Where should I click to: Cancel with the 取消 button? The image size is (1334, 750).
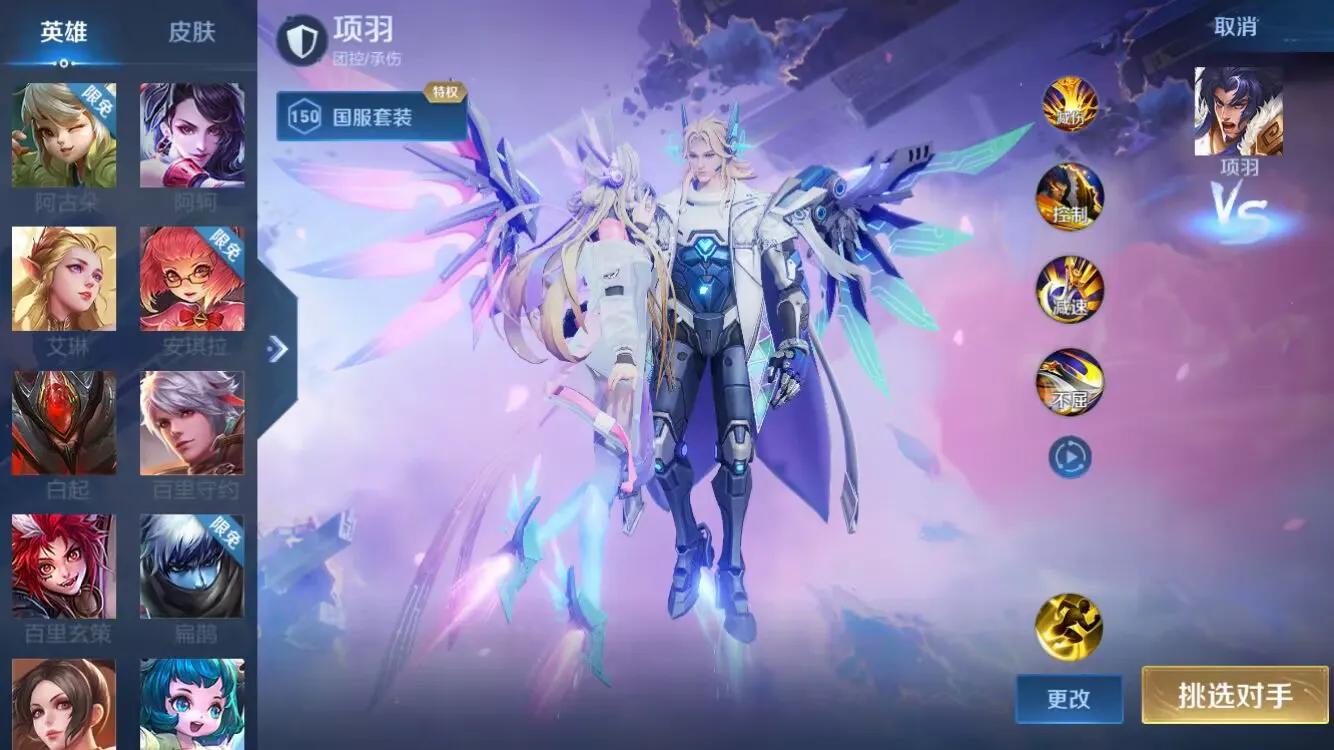[x=1235, y=27]
